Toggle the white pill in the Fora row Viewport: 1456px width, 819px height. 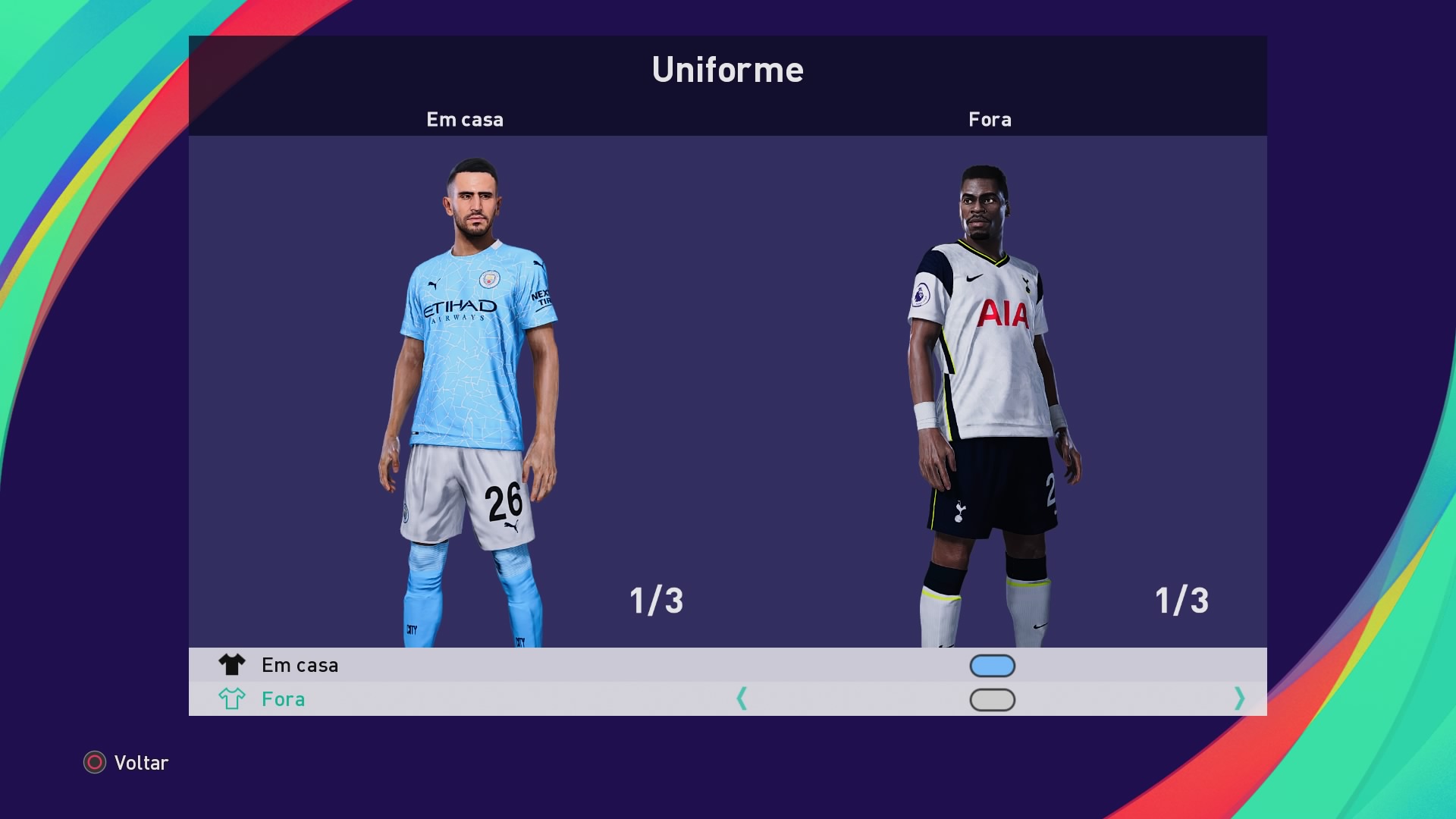992,699
